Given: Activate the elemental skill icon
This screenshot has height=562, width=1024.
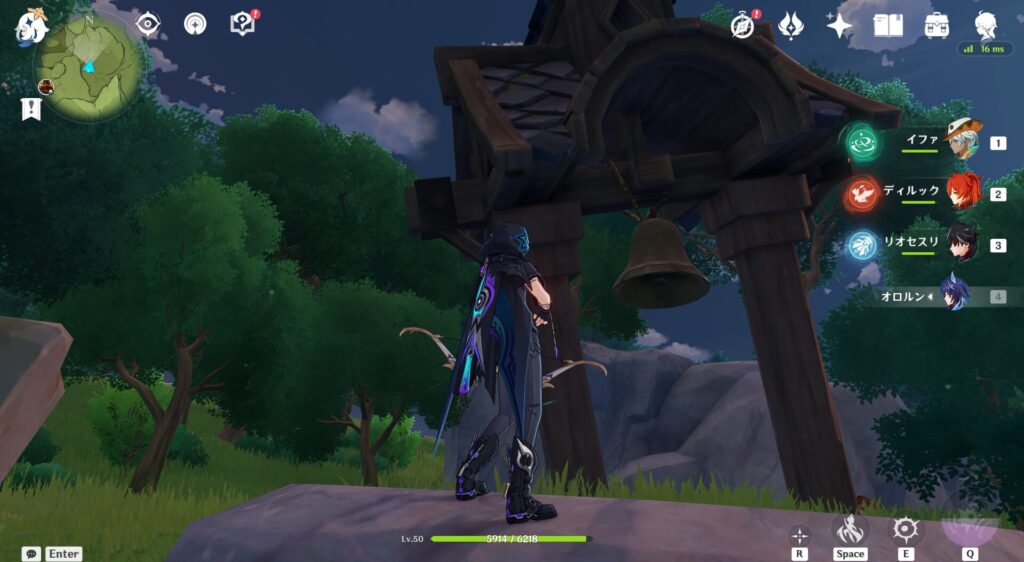Looking at the screenshot, I should click(905, 530).
